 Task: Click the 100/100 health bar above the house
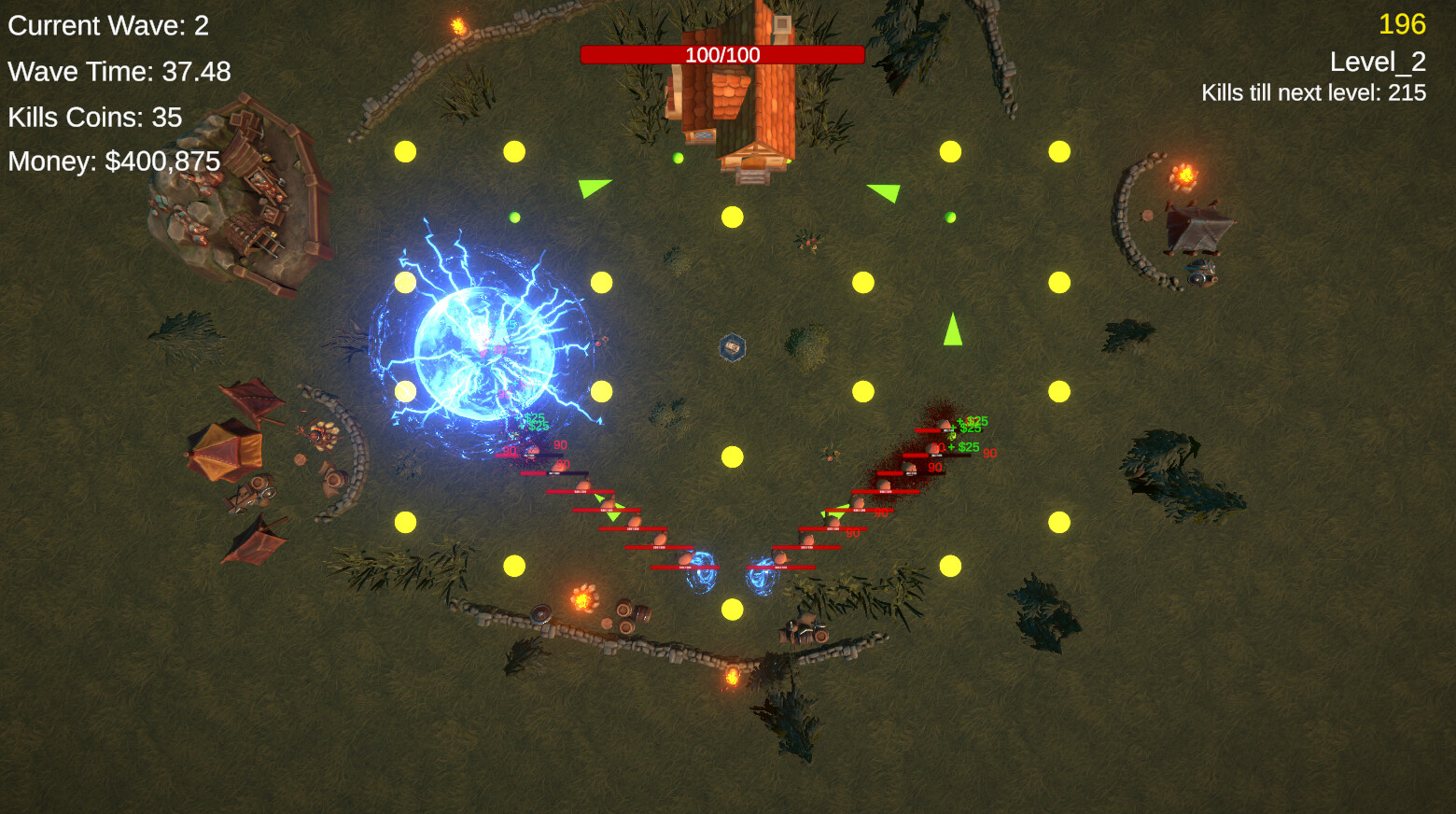pyautogui.click(x=723, y=54)
